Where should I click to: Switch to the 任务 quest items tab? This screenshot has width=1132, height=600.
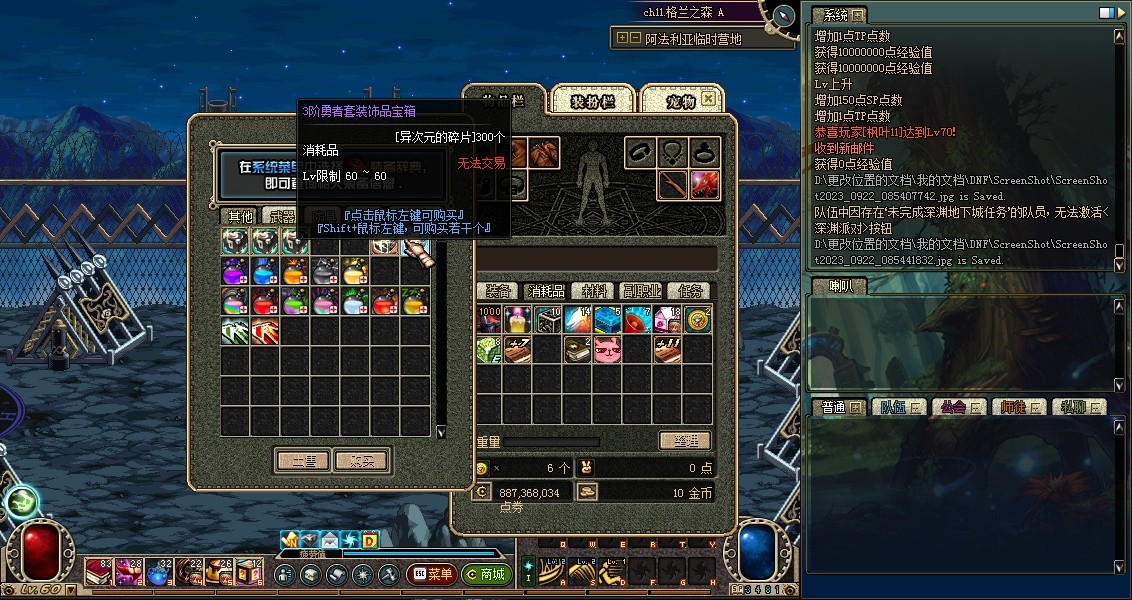688,291
